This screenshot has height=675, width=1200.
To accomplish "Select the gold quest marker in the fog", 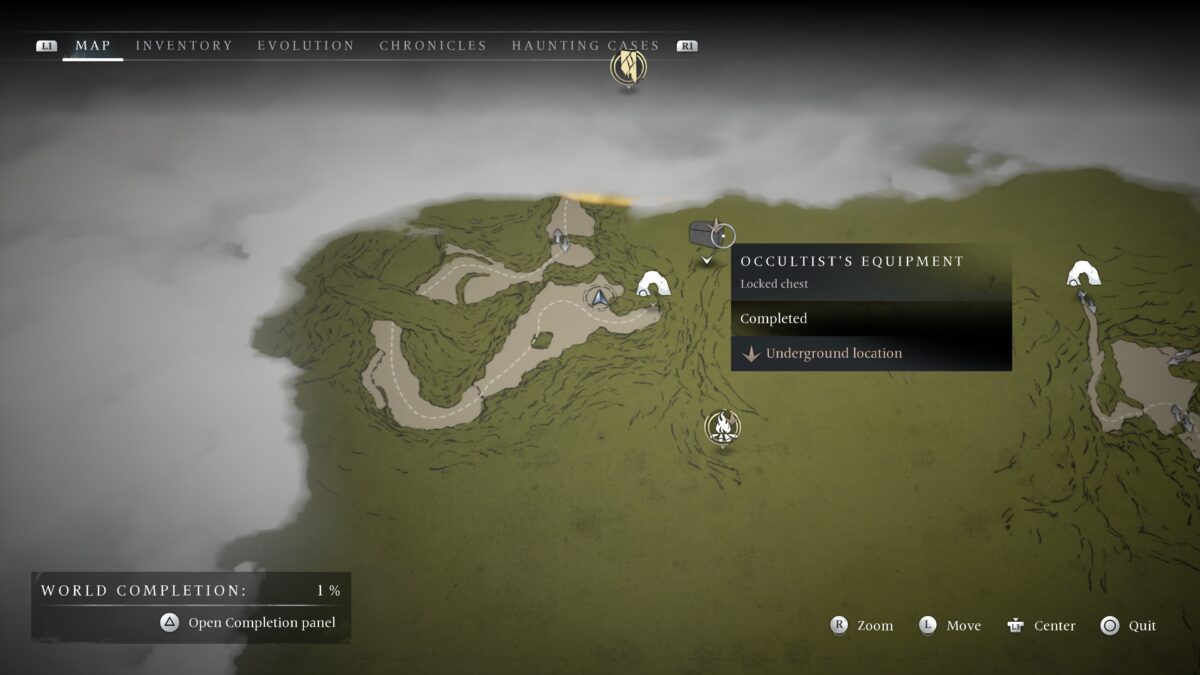I will tap(628, 68).
